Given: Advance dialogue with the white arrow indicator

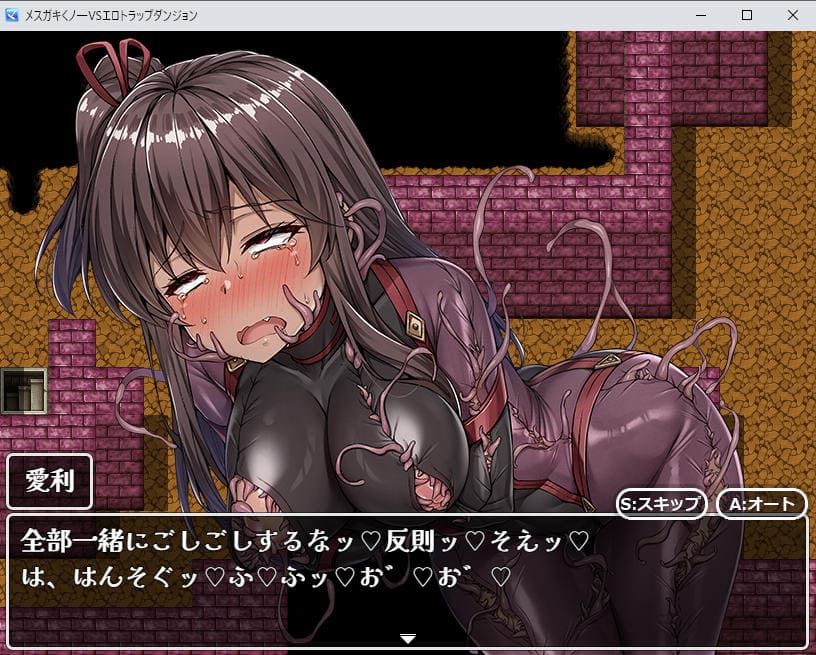Looking at the screenshot, I should point(407,637).
